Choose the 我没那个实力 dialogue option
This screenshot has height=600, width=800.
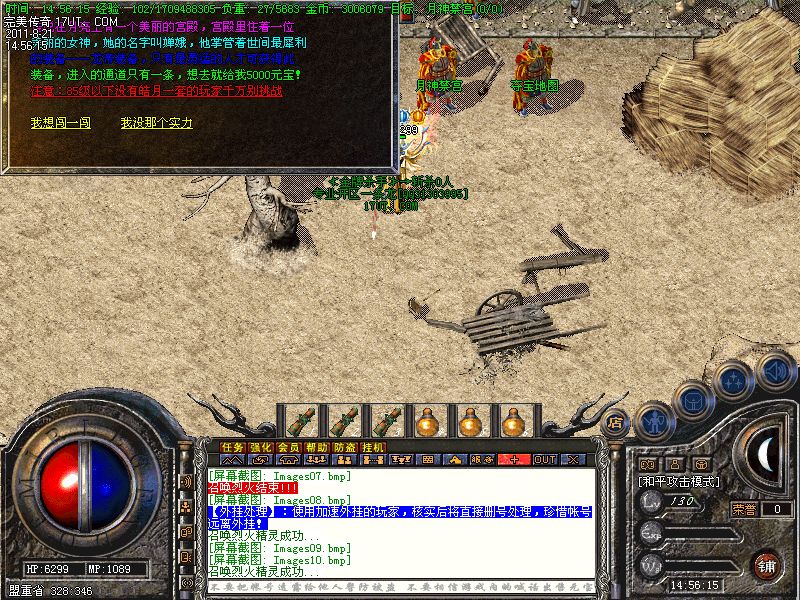point(156,123)
